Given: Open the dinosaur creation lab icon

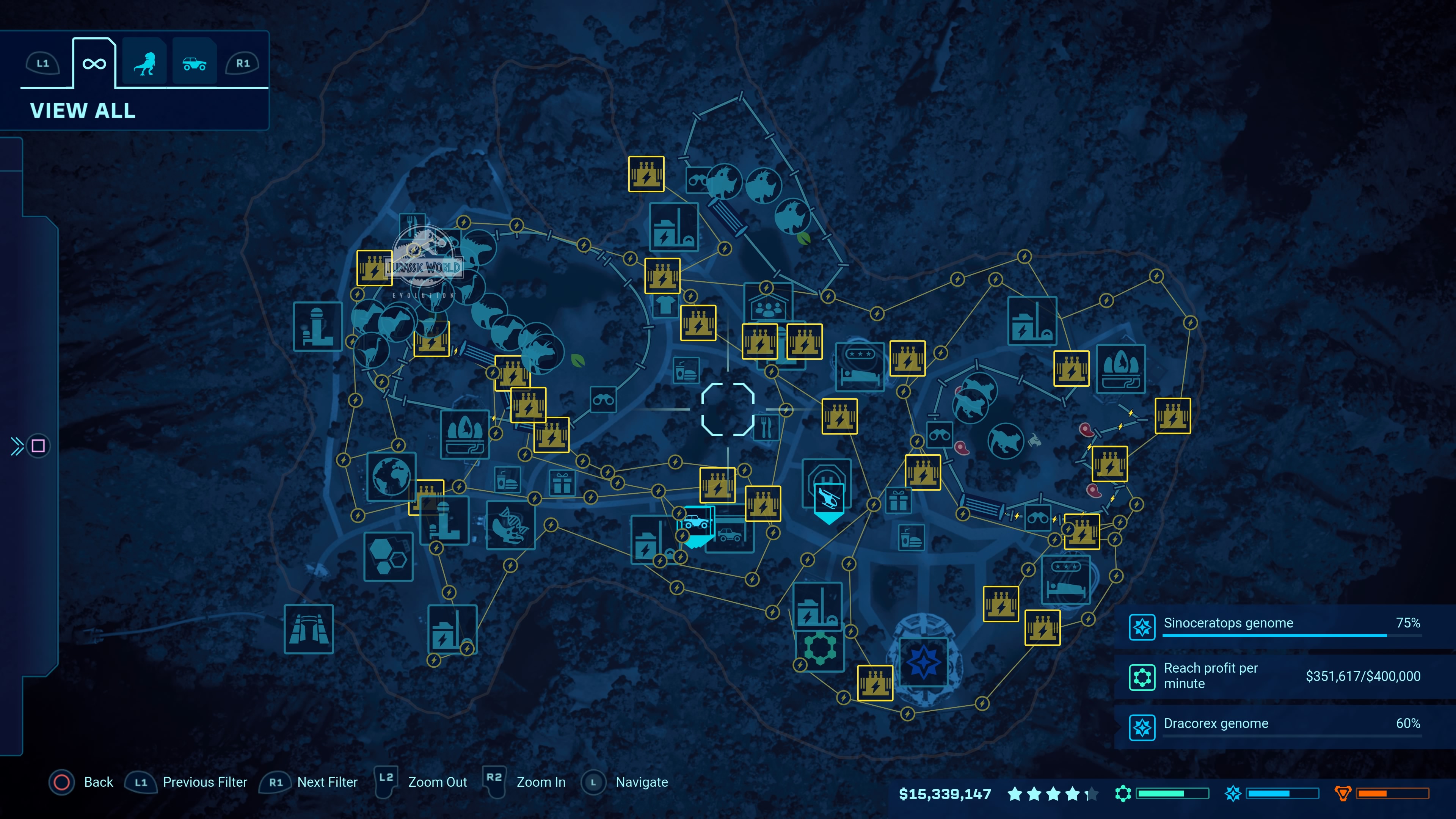Looking at the screenshot, I should 510,529.
